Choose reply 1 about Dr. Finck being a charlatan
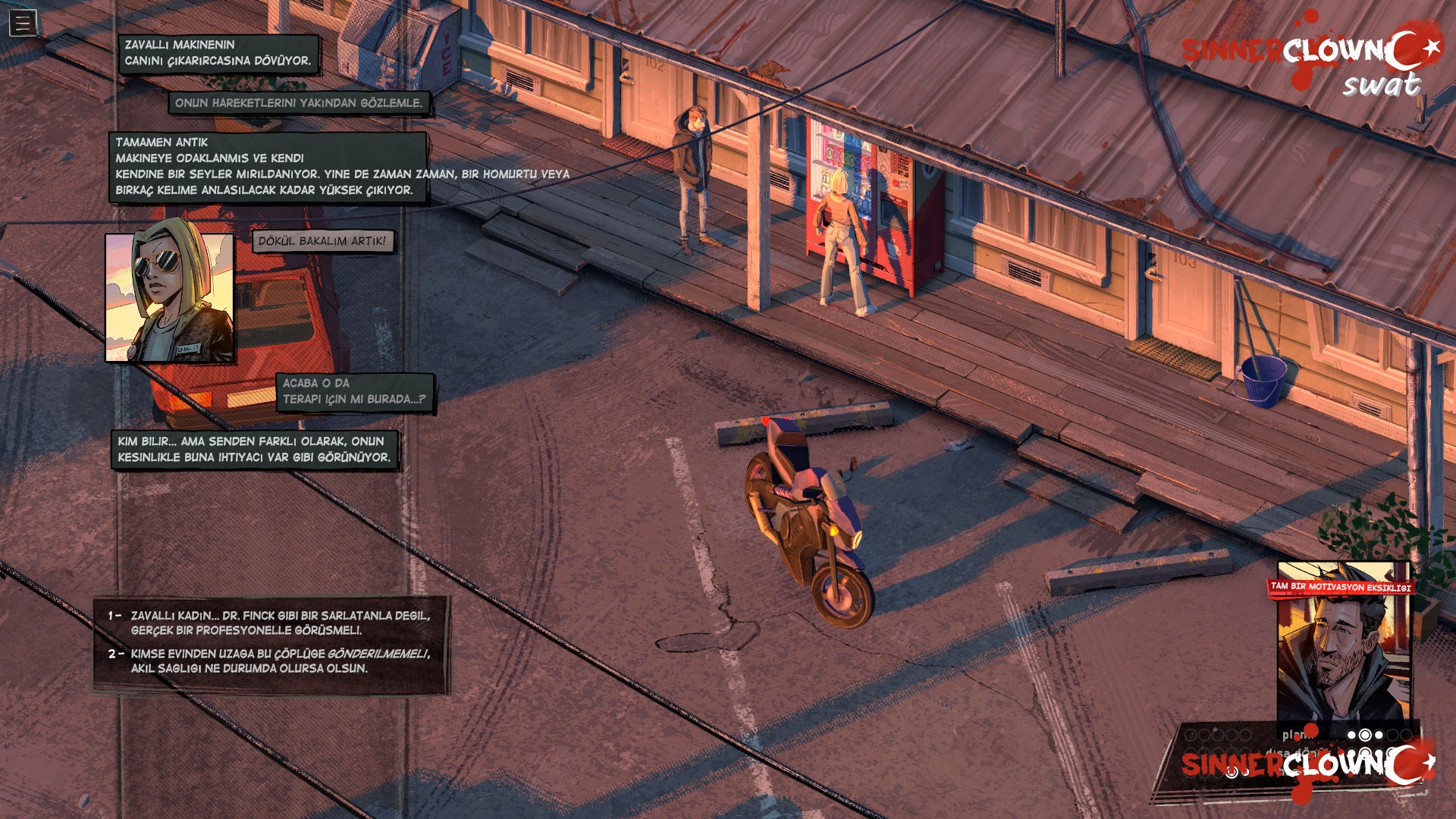Image resolution: width=1456 pixels, height=819 pixels. pyautogui.click(x=279, y=623)
